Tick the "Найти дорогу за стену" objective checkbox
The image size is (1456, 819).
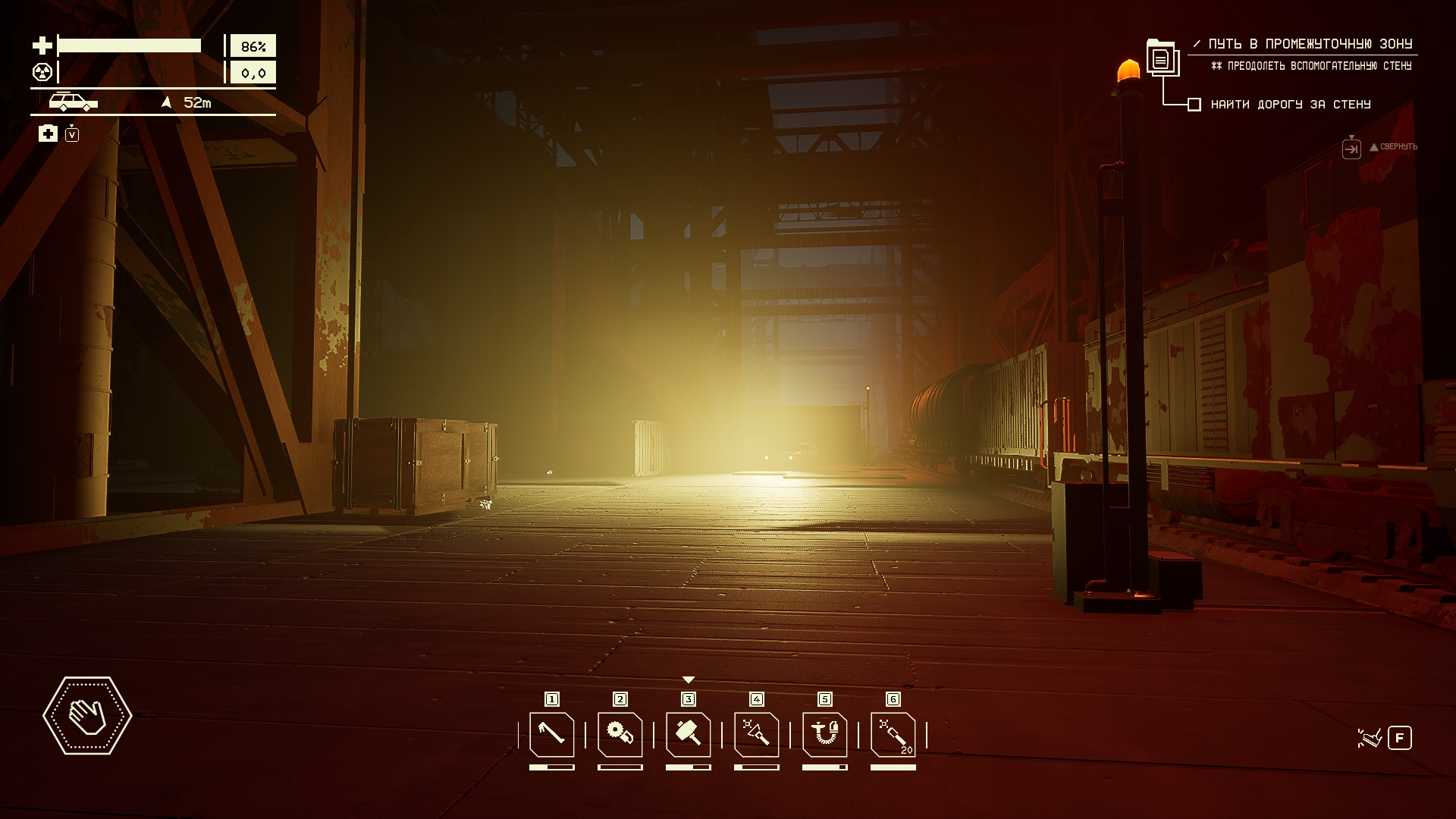click(1194, 105)
